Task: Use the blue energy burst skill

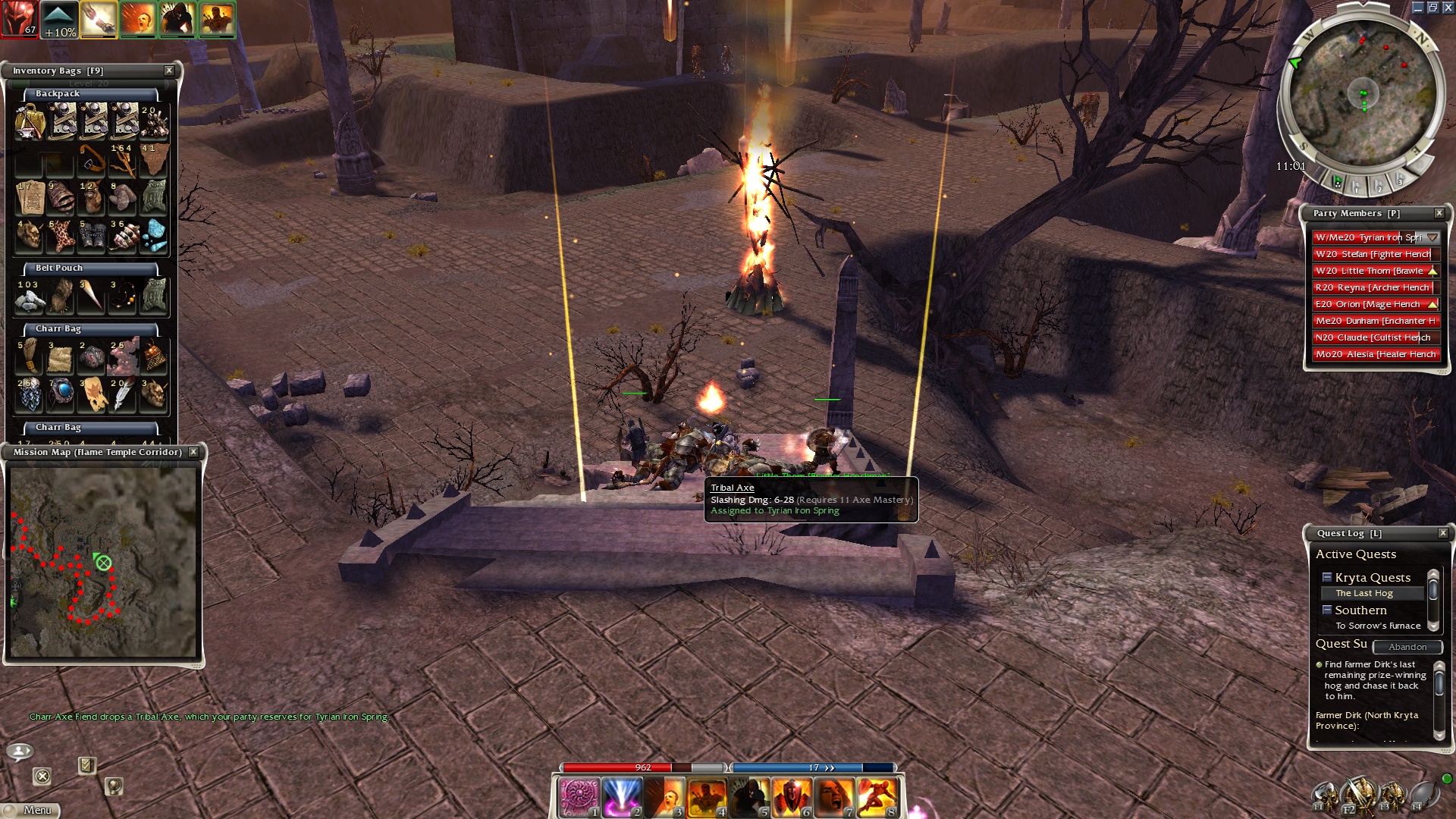Action: point(622,796)
